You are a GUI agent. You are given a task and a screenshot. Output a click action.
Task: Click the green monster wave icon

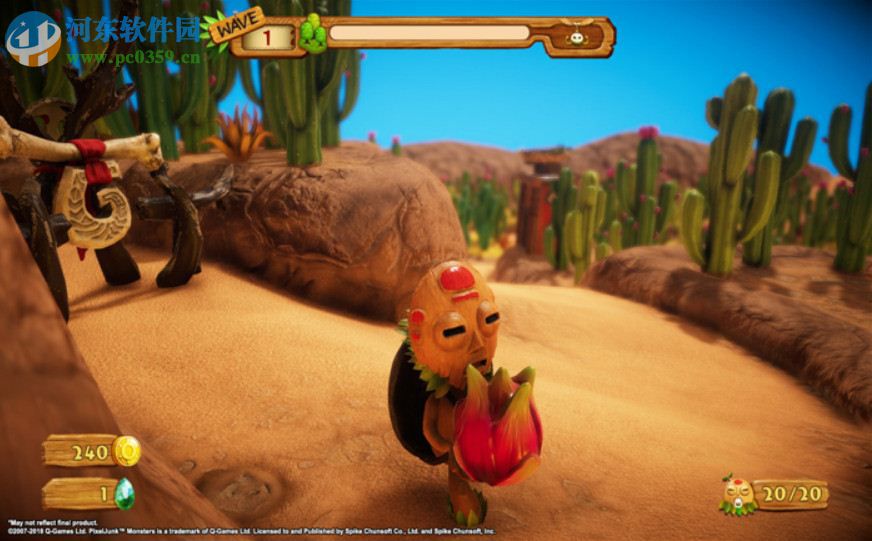(313, 35)
